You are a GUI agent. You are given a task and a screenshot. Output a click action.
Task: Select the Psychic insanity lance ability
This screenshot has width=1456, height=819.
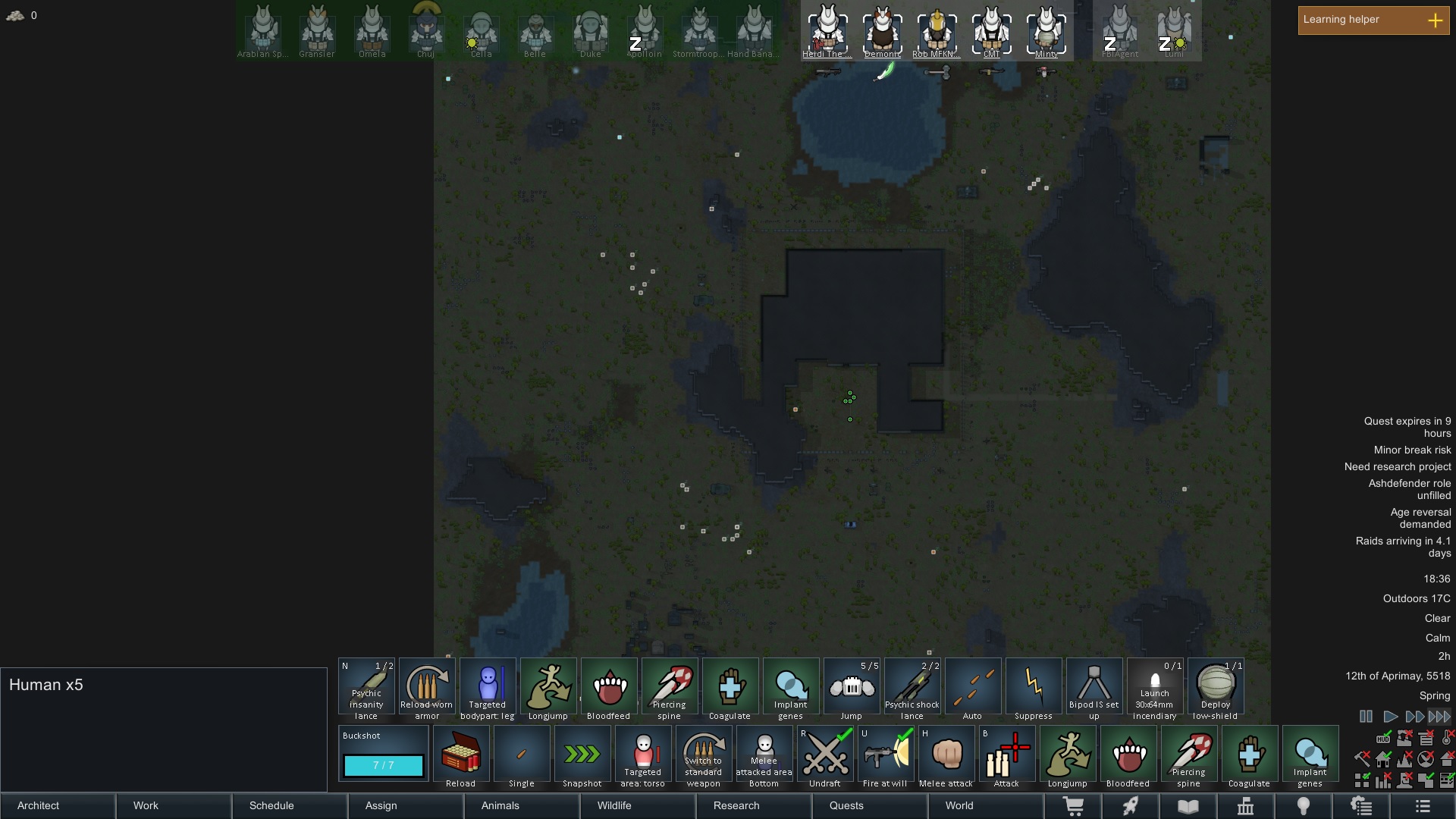[x=366, y=688]
